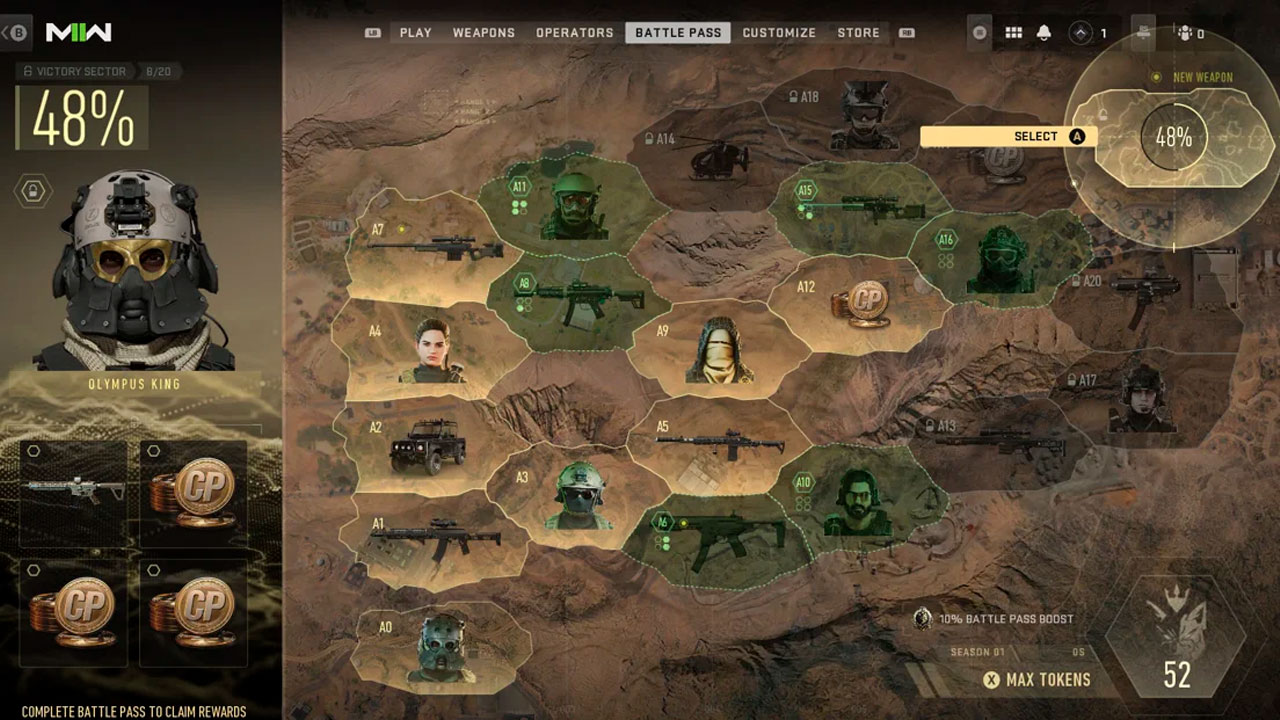Choose sector A11 green operator tile

tap(572, 205)
